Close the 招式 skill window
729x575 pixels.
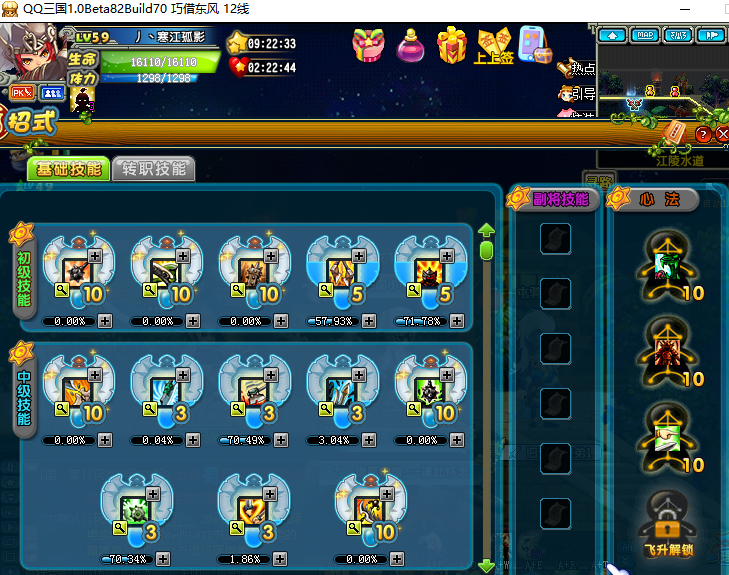(x=722, y=134)
